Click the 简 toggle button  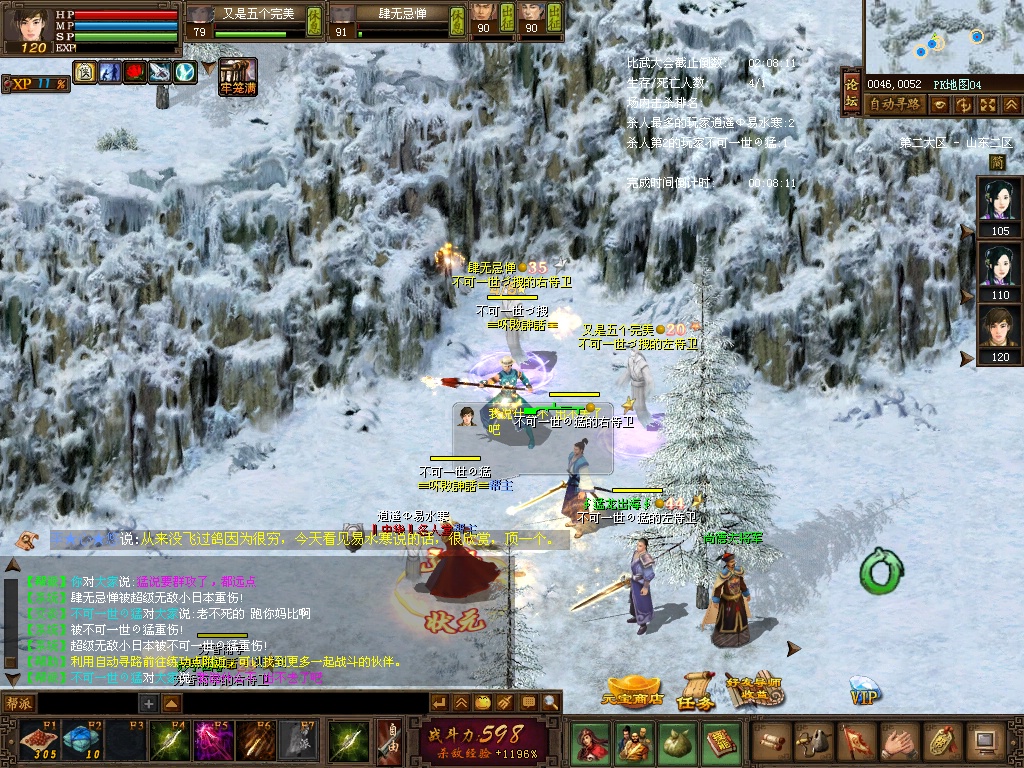[997, 162]
